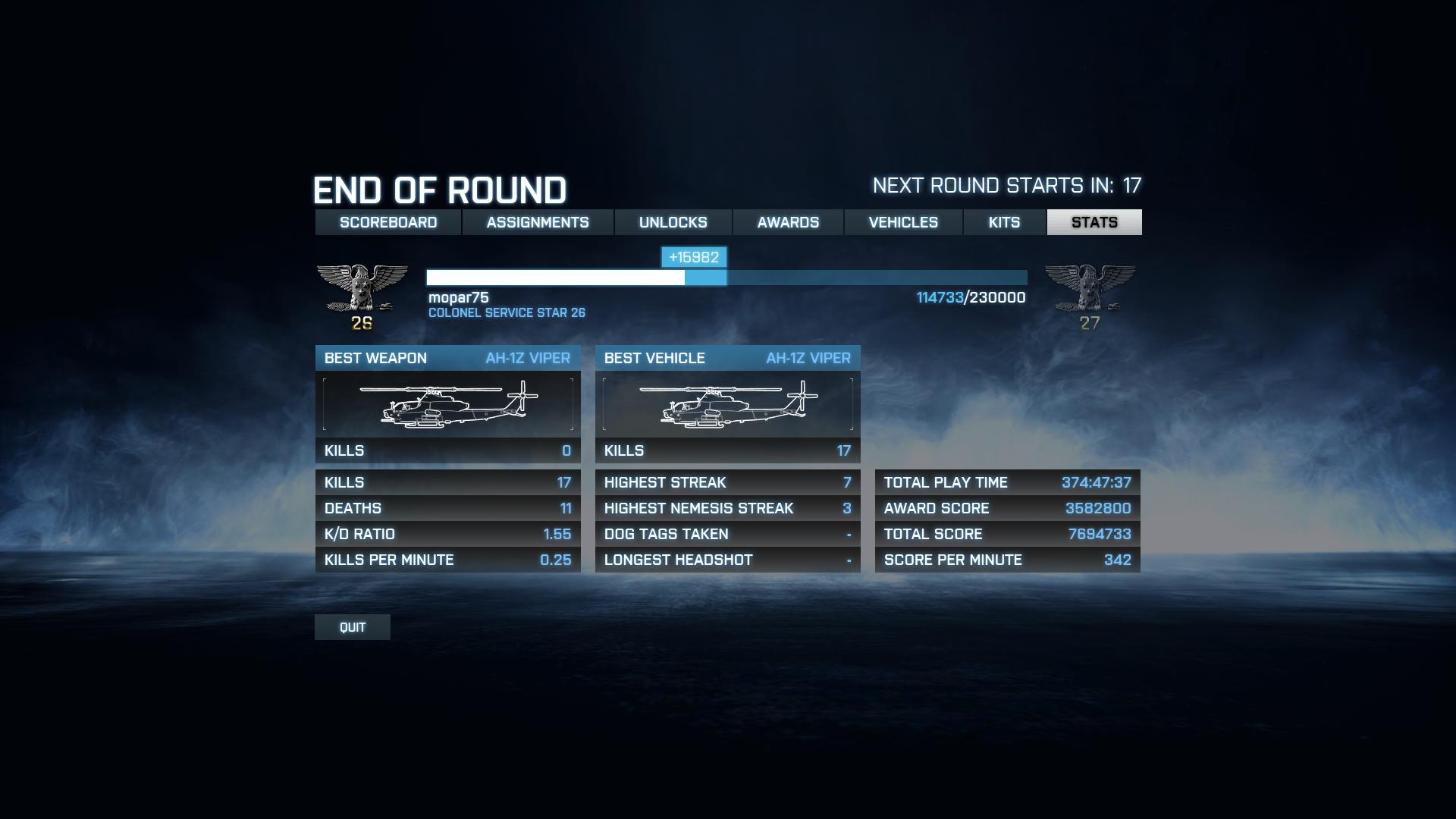Open the Assignments tab
Screen dimensions: 1456x819
point(538,222)
